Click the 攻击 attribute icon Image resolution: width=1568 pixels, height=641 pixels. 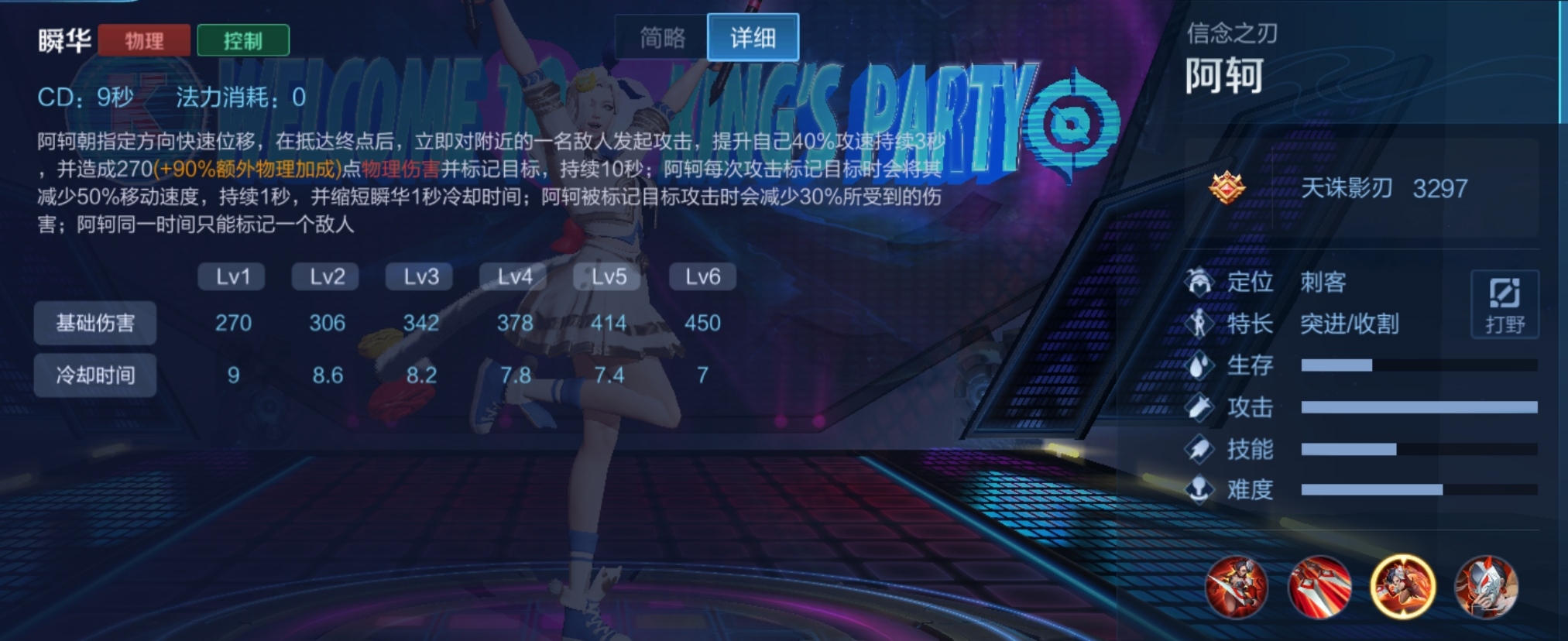click(1199, 408)
